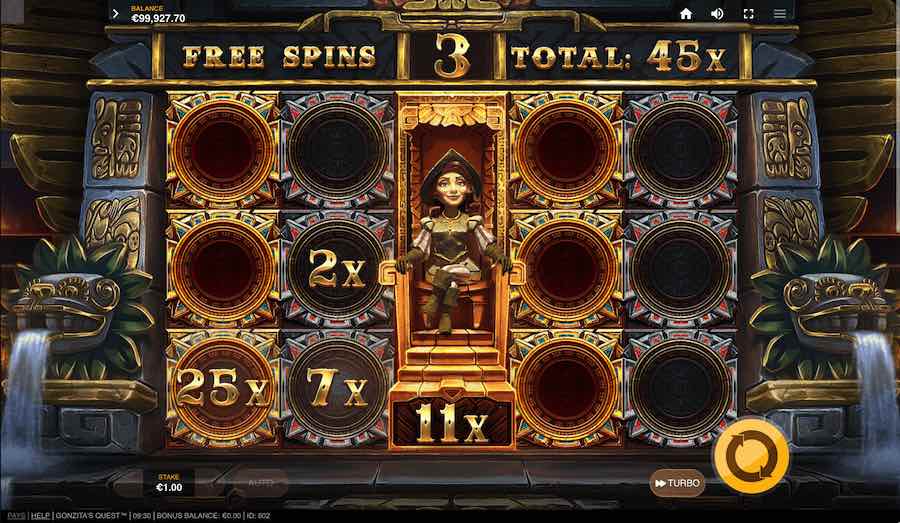The image size is (900, 523).
Task: Open the Stake amount selector
Action: pyautogui.click(x=169, y=483)
